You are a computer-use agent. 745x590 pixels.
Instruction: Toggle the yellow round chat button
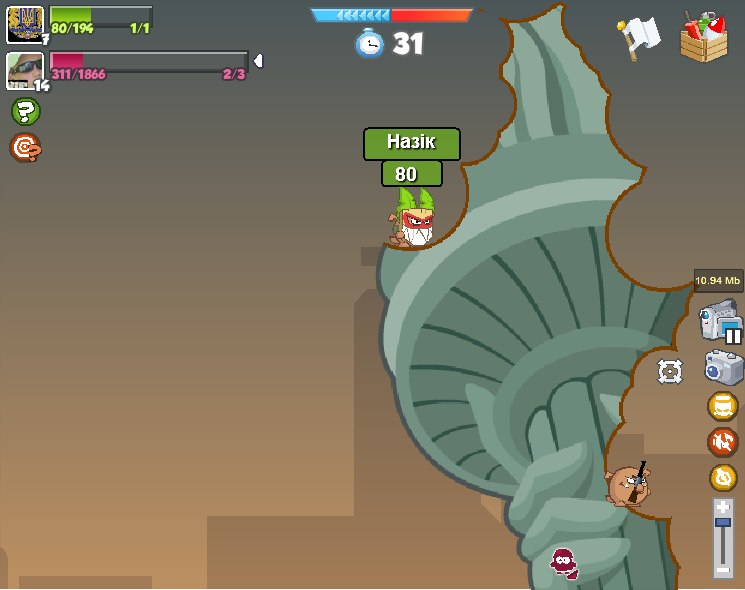click(x=722, y=406)
